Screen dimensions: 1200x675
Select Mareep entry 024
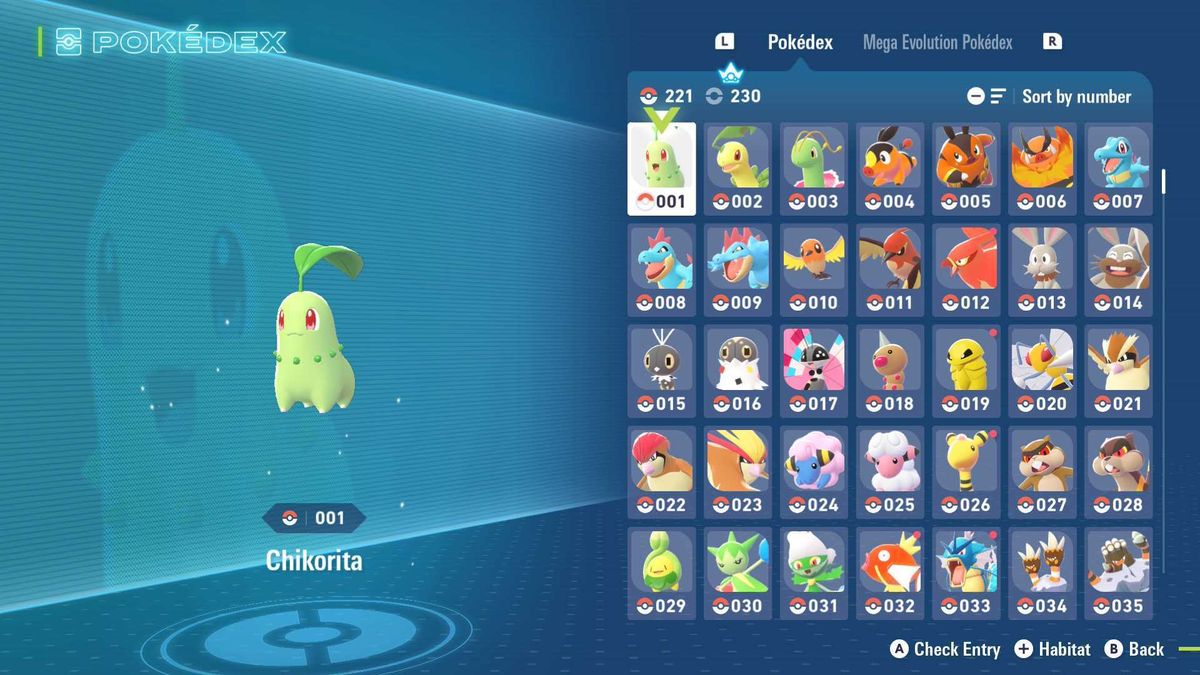(814, 471)
